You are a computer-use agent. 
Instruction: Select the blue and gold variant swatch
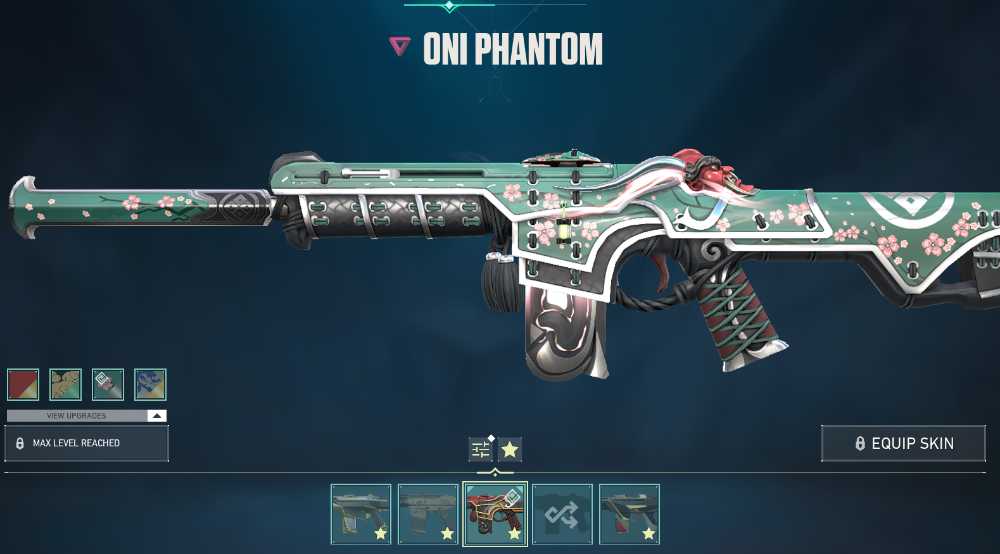click(150, 384)
